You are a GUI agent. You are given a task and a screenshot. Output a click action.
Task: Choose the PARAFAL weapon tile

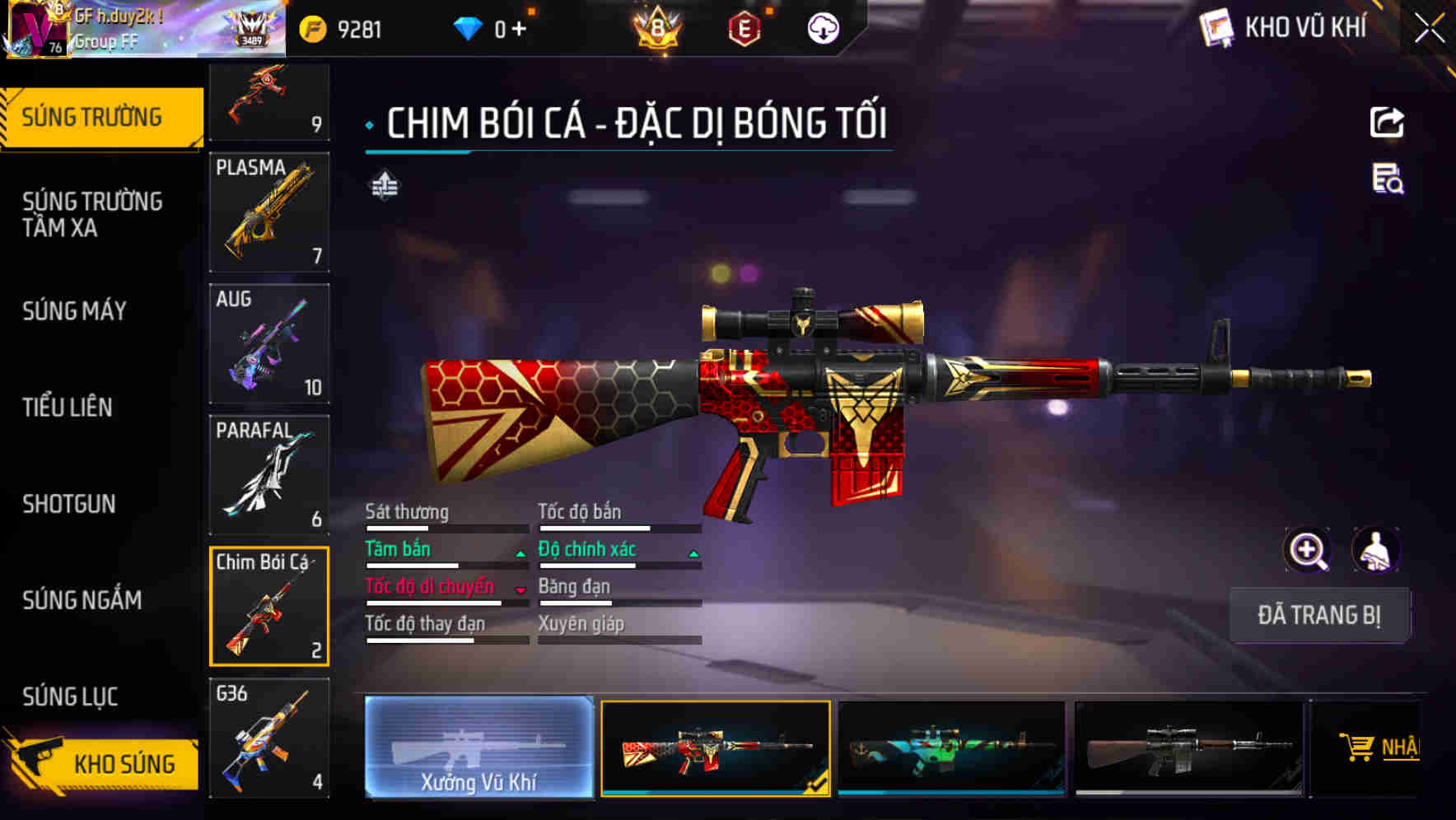269,475
